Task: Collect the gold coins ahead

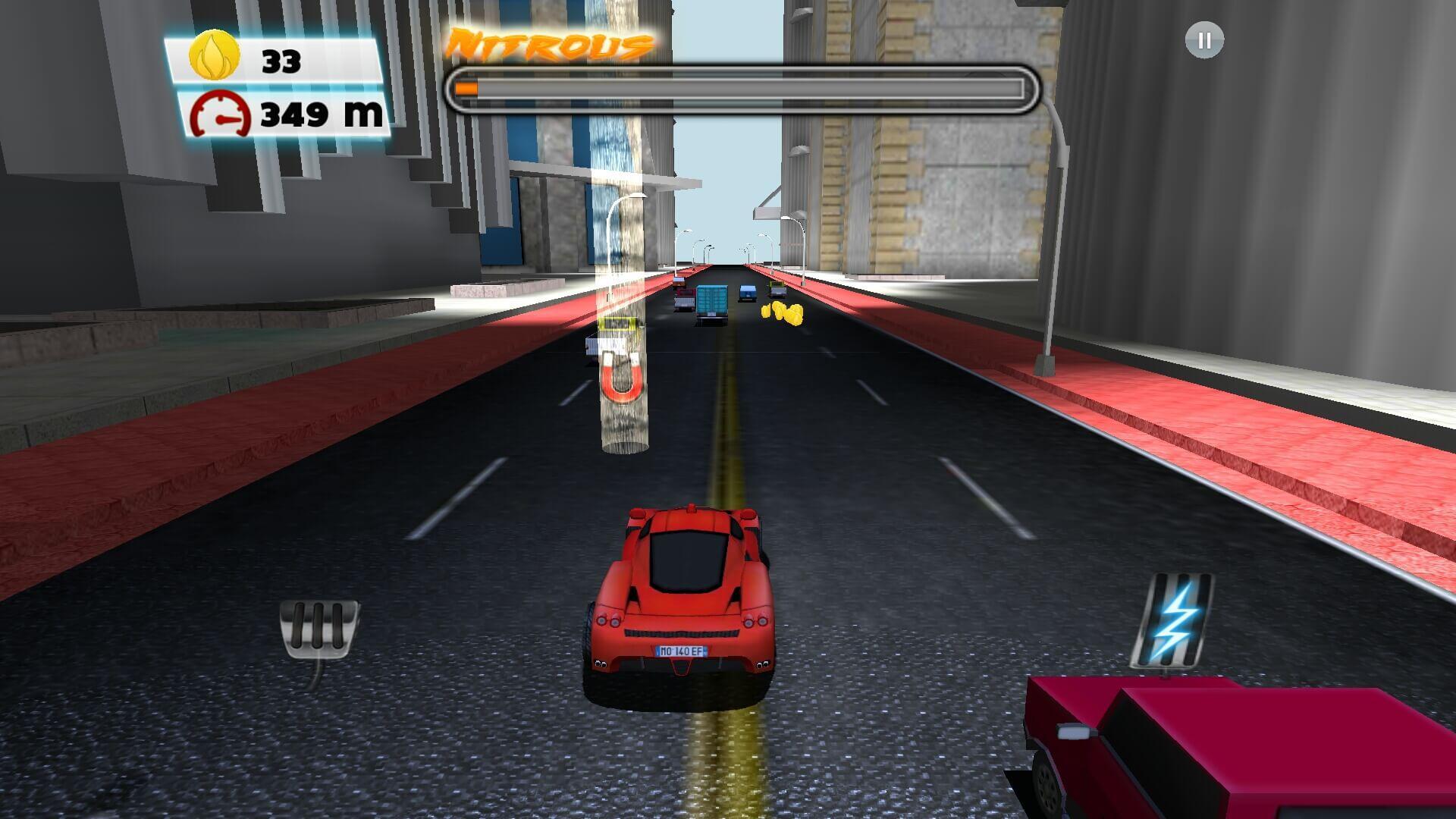Action: coord(781,313)
